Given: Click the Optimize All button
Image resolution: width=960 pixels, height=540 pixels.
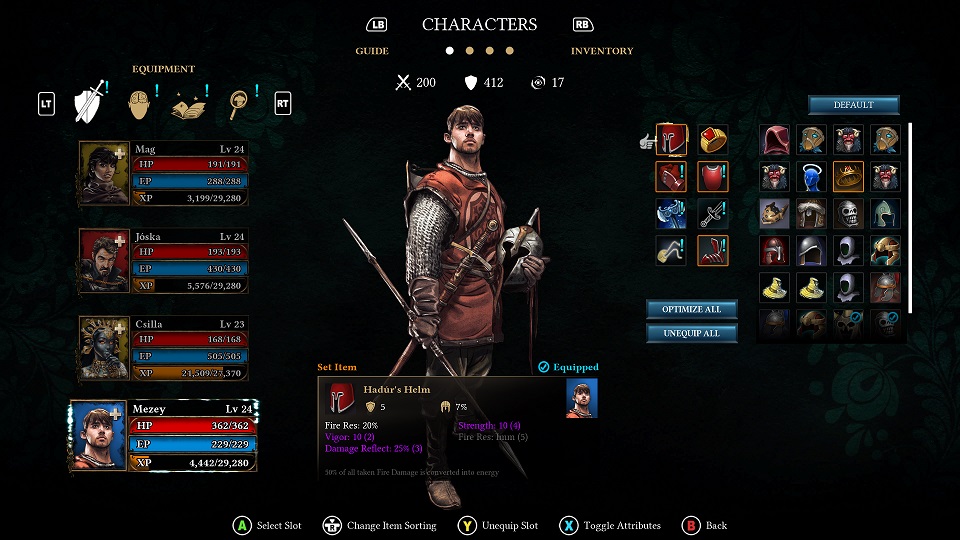Looking at the screenshot, I should coord(691,309).
